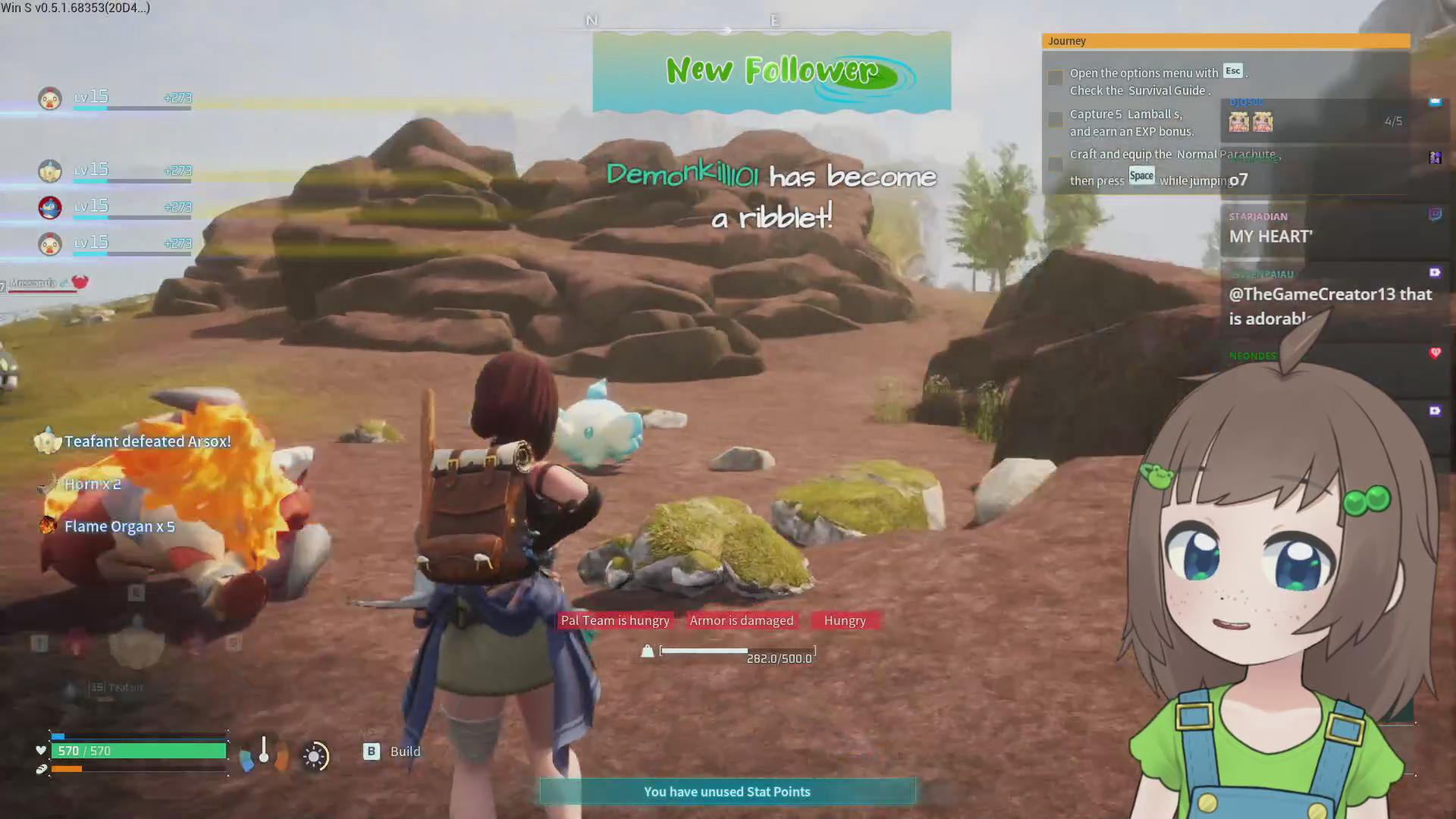Click the New Follower notification banner
The width and height of the screenshot is (1456, 819).
[x=770, y=71]
